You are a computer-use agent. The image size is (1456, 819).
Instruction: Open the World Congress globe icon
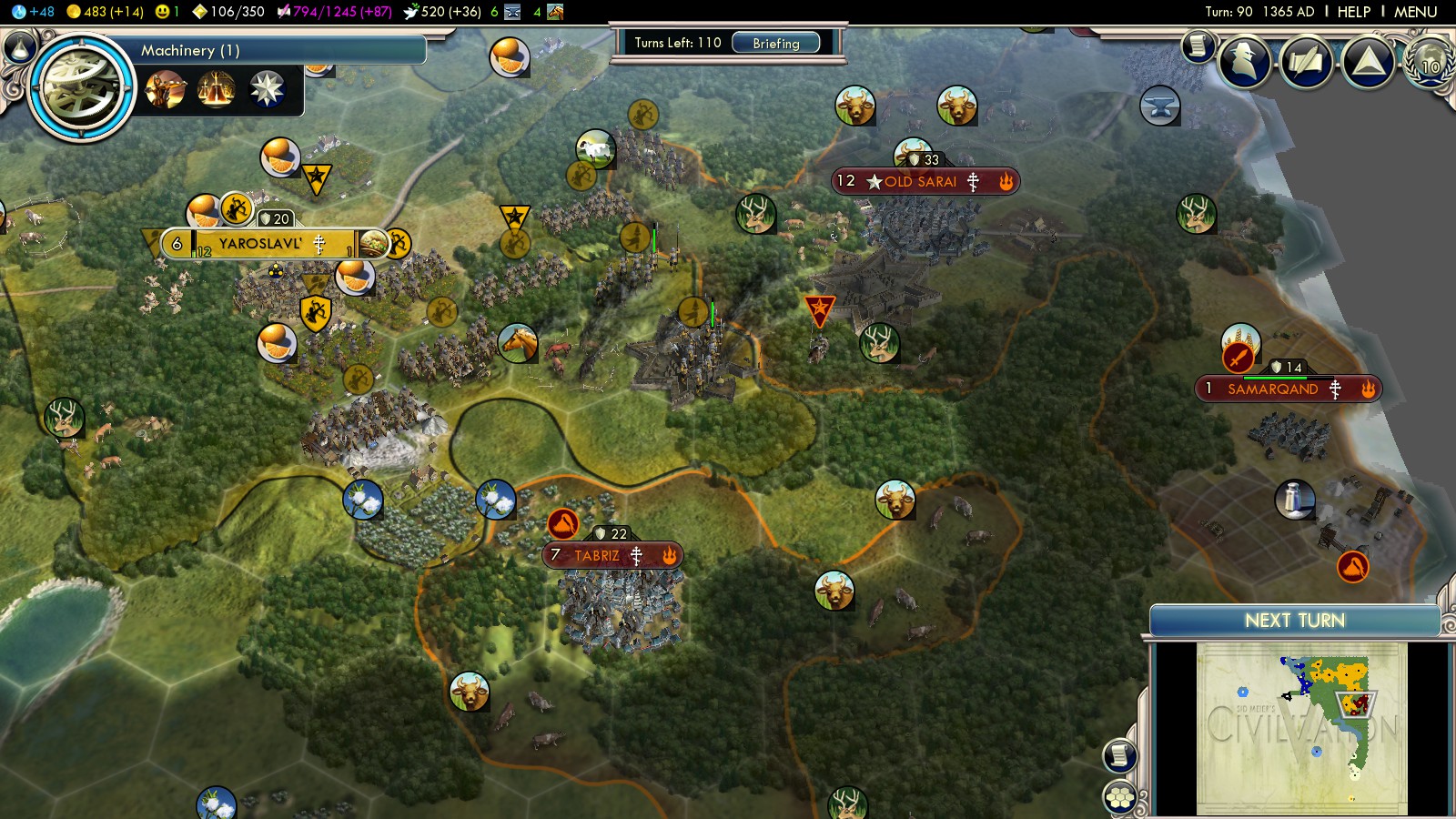(1430, 64)
